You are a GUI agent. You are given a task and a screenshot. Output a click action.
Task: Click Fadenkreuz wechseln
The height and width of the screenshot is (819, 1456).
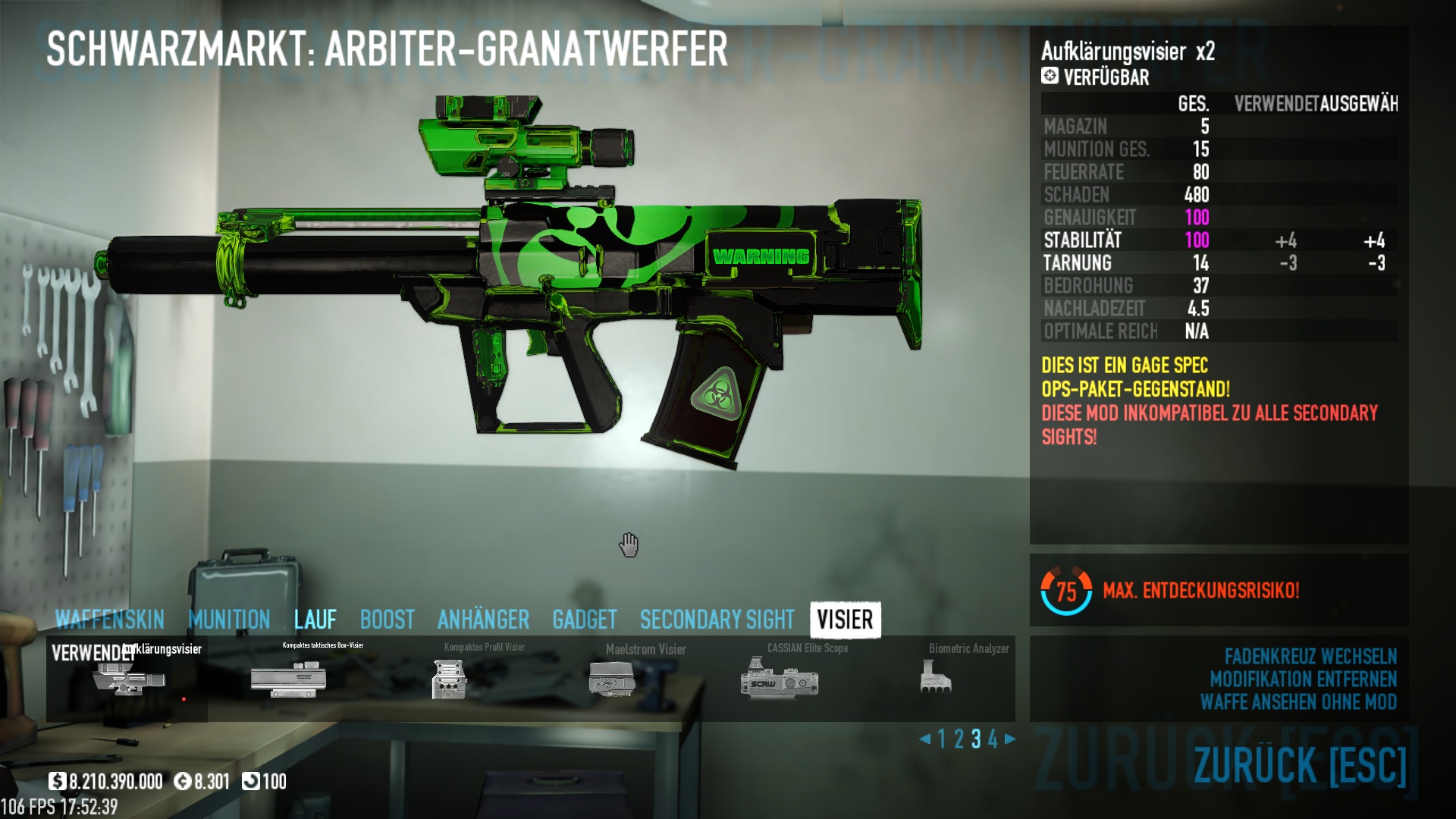click(1310, 656)
